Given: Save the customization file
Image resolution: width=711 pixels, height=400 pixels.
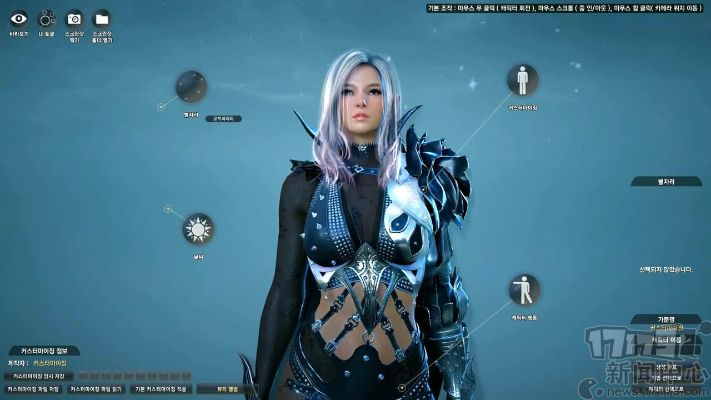Looking at the screenshot, I should (x=33, y=388).
